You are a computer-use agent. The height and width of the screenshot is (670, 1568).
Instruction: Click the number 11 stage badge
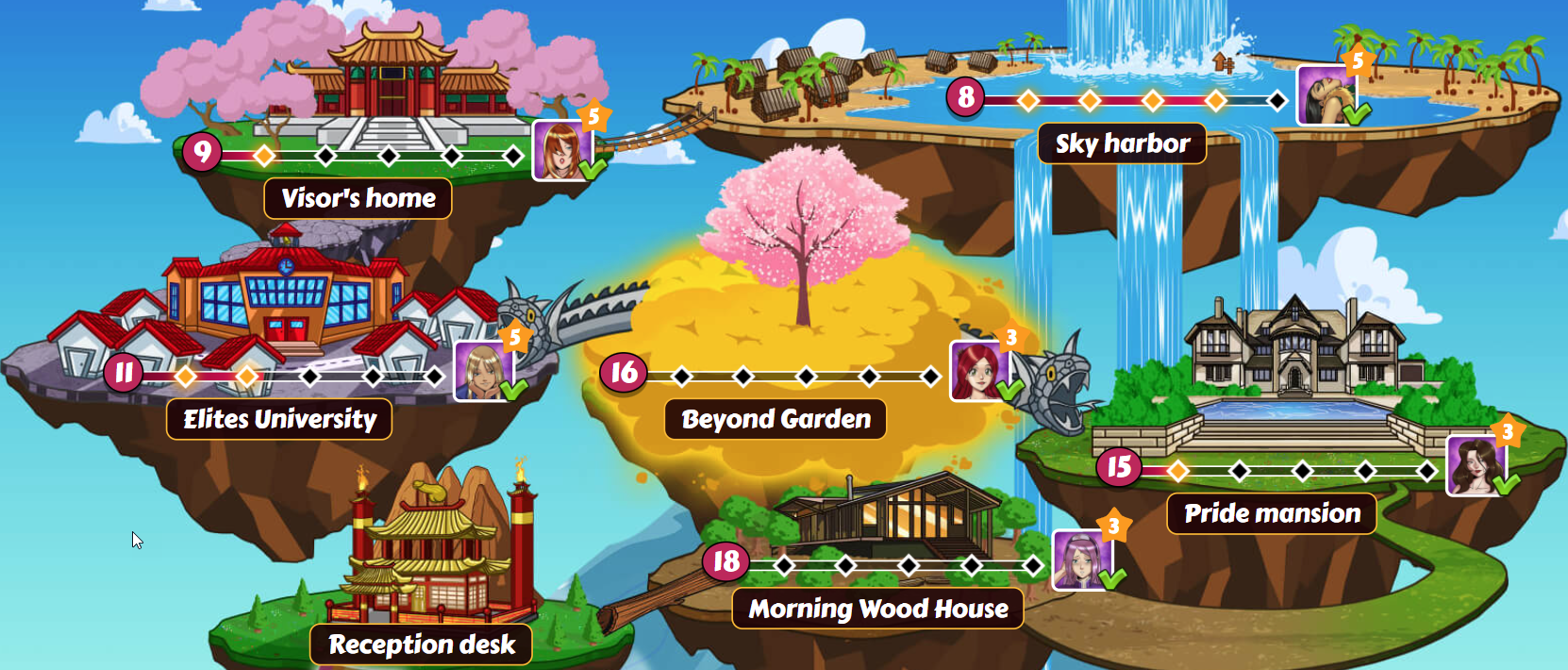click(x=124, y=373)
